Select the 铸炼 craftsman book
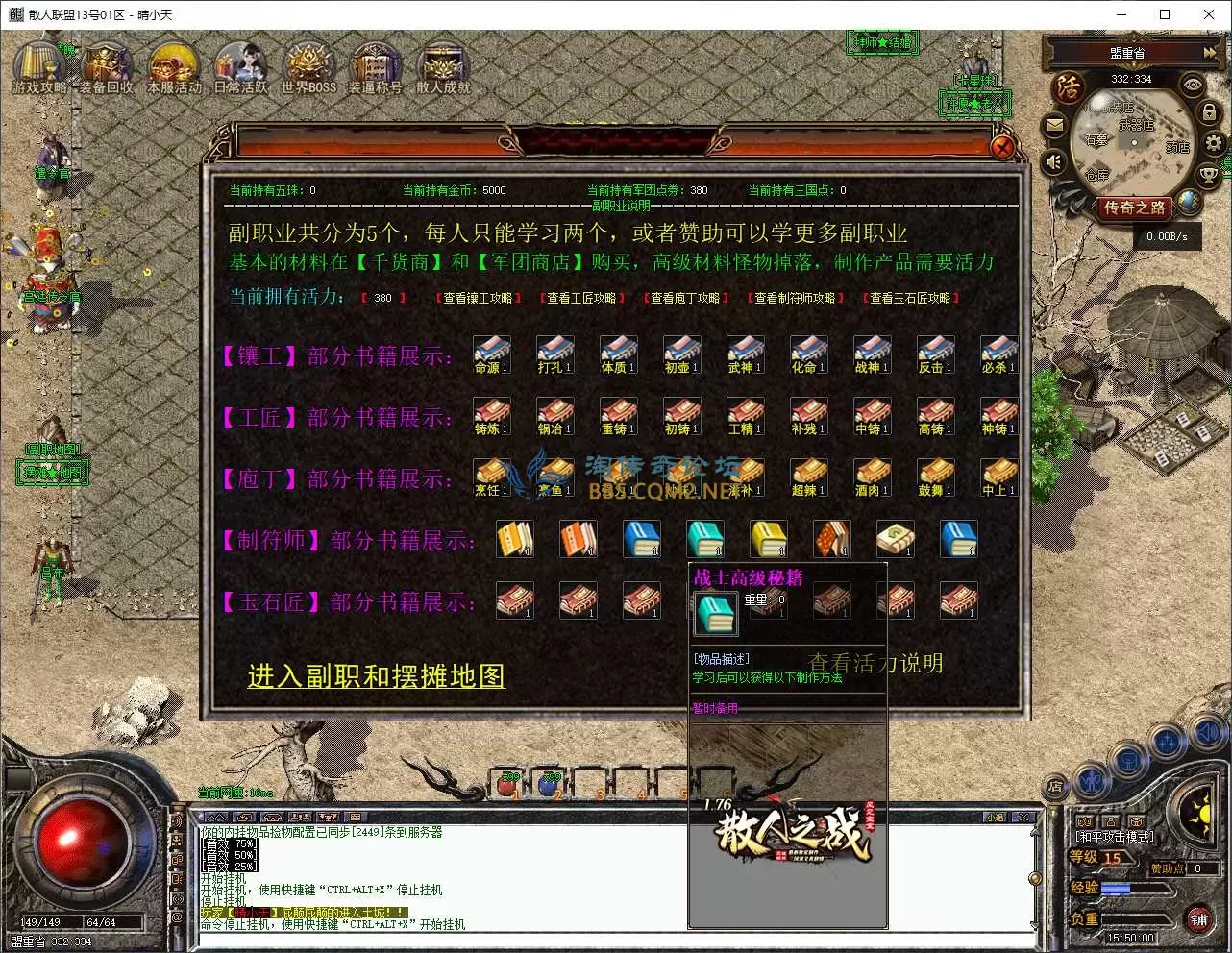1232x953 pixels. 492,415
